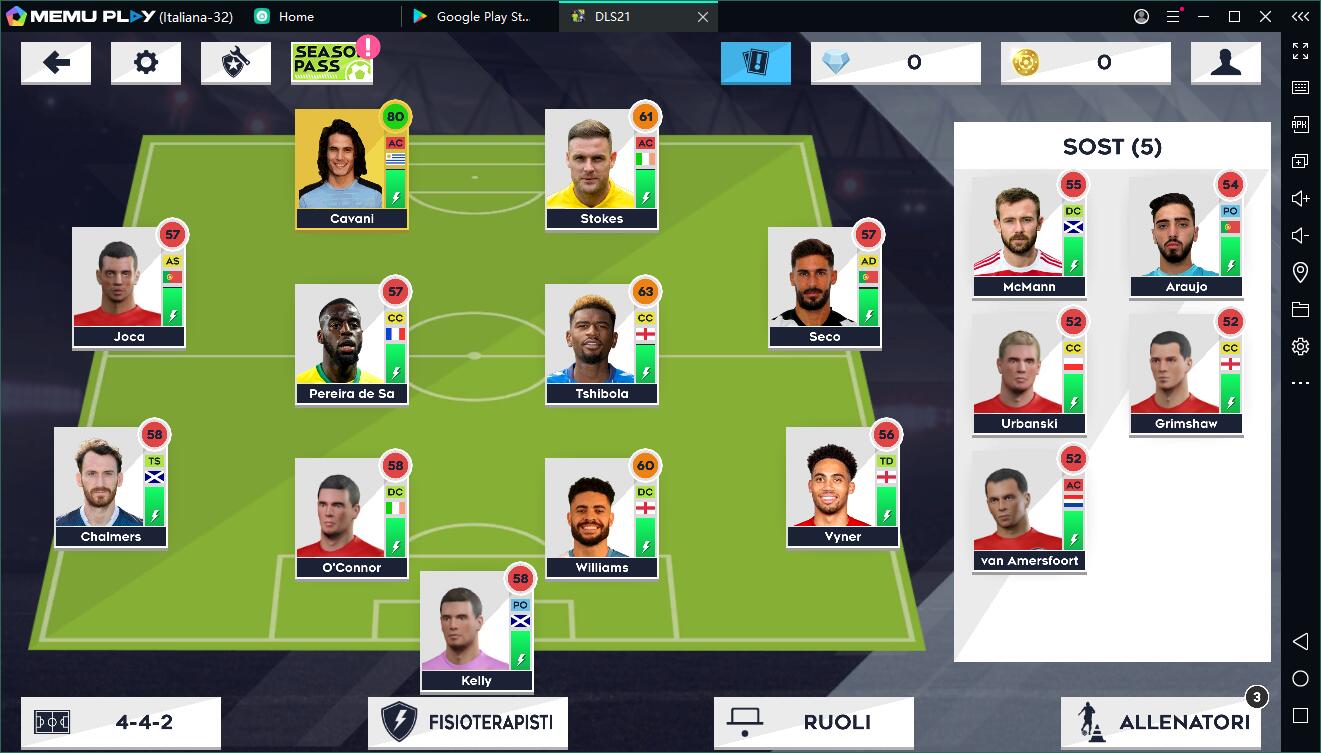Expand MEmu sidebar's three-dot more options

(x=1301, y=383)
